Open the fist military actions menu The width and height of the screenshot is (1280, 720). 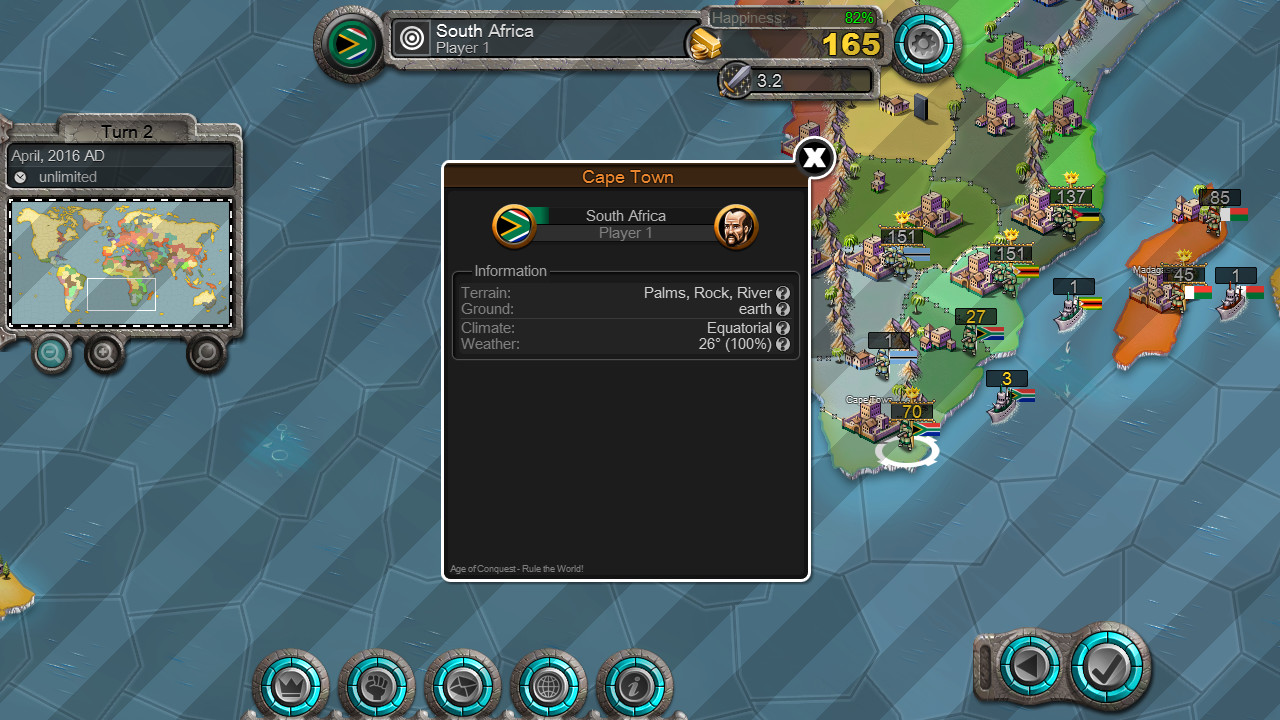(x=376, y=686)
